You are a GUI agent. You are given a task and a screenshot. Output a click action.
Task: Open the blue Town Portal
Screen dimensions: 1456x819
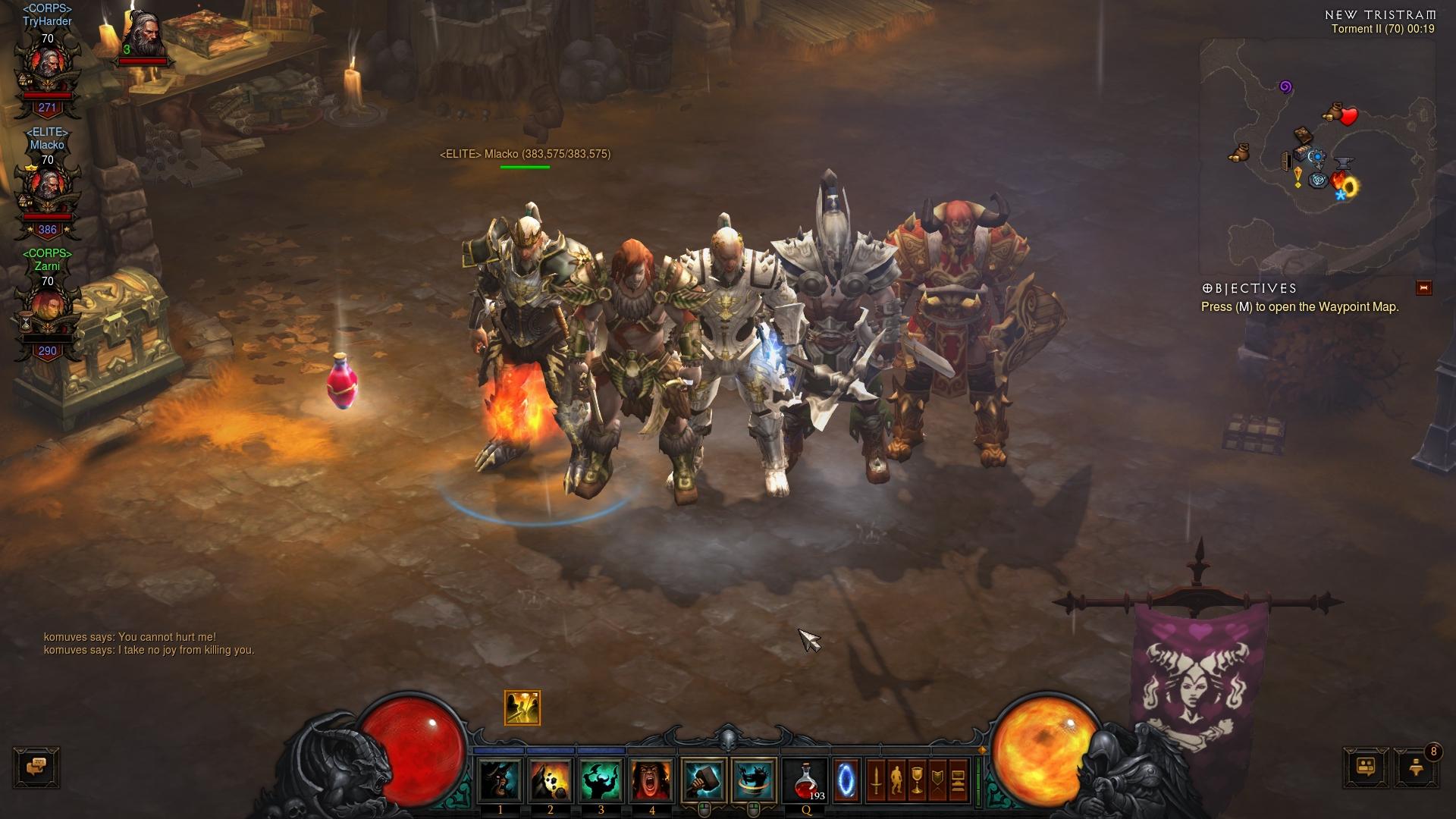pyautogui.click(x=846, y=781)
